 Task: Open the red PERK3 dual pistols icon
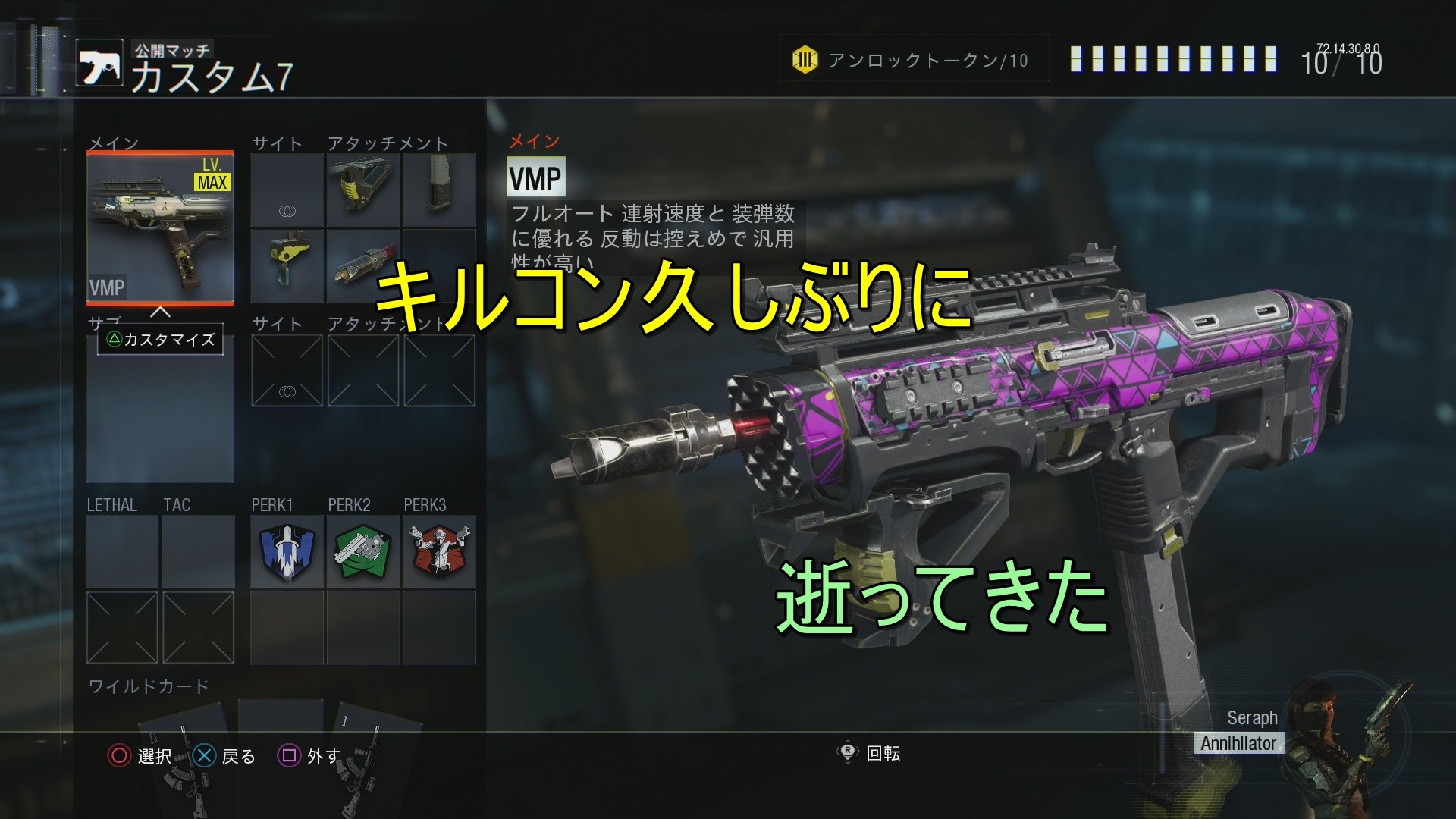click(x=439, y=551)
